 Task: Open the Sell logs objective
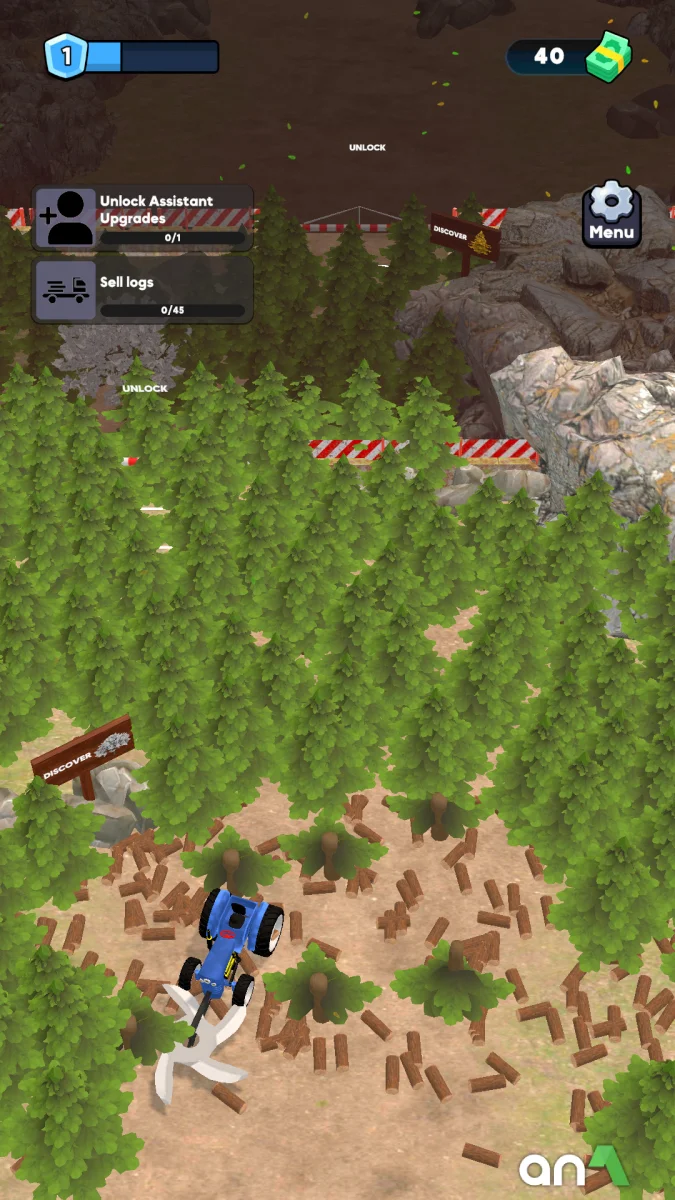[x=143, y=290]
